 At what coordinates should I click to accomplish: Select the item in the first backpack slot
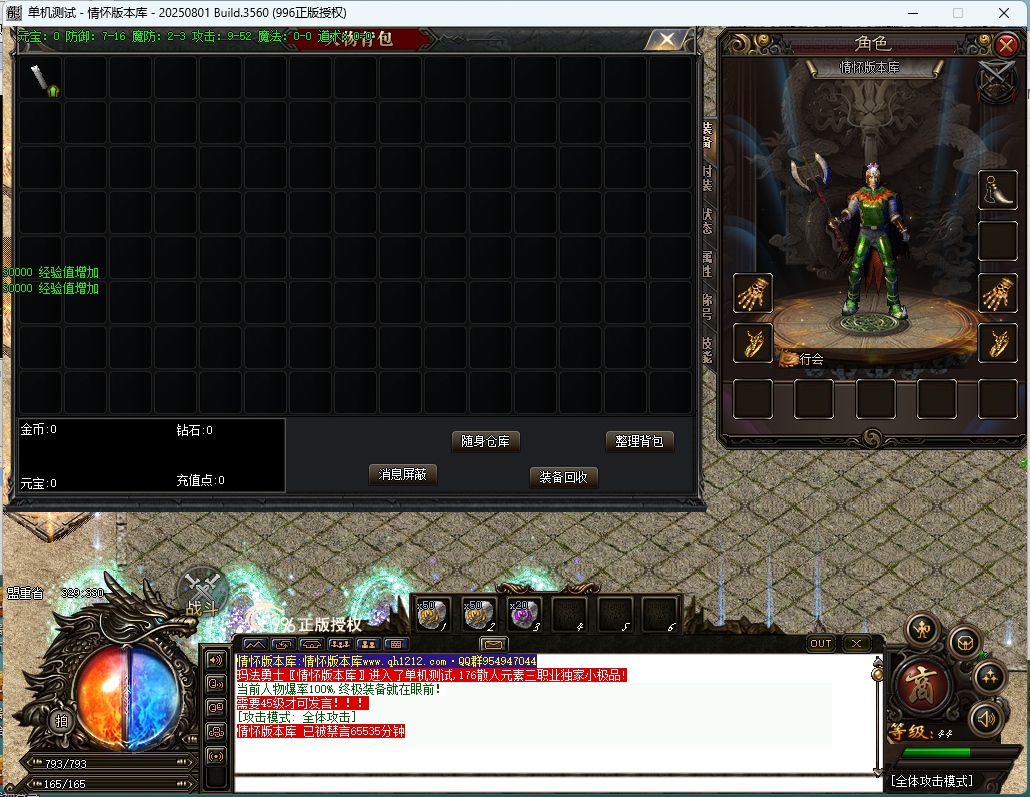41,78
